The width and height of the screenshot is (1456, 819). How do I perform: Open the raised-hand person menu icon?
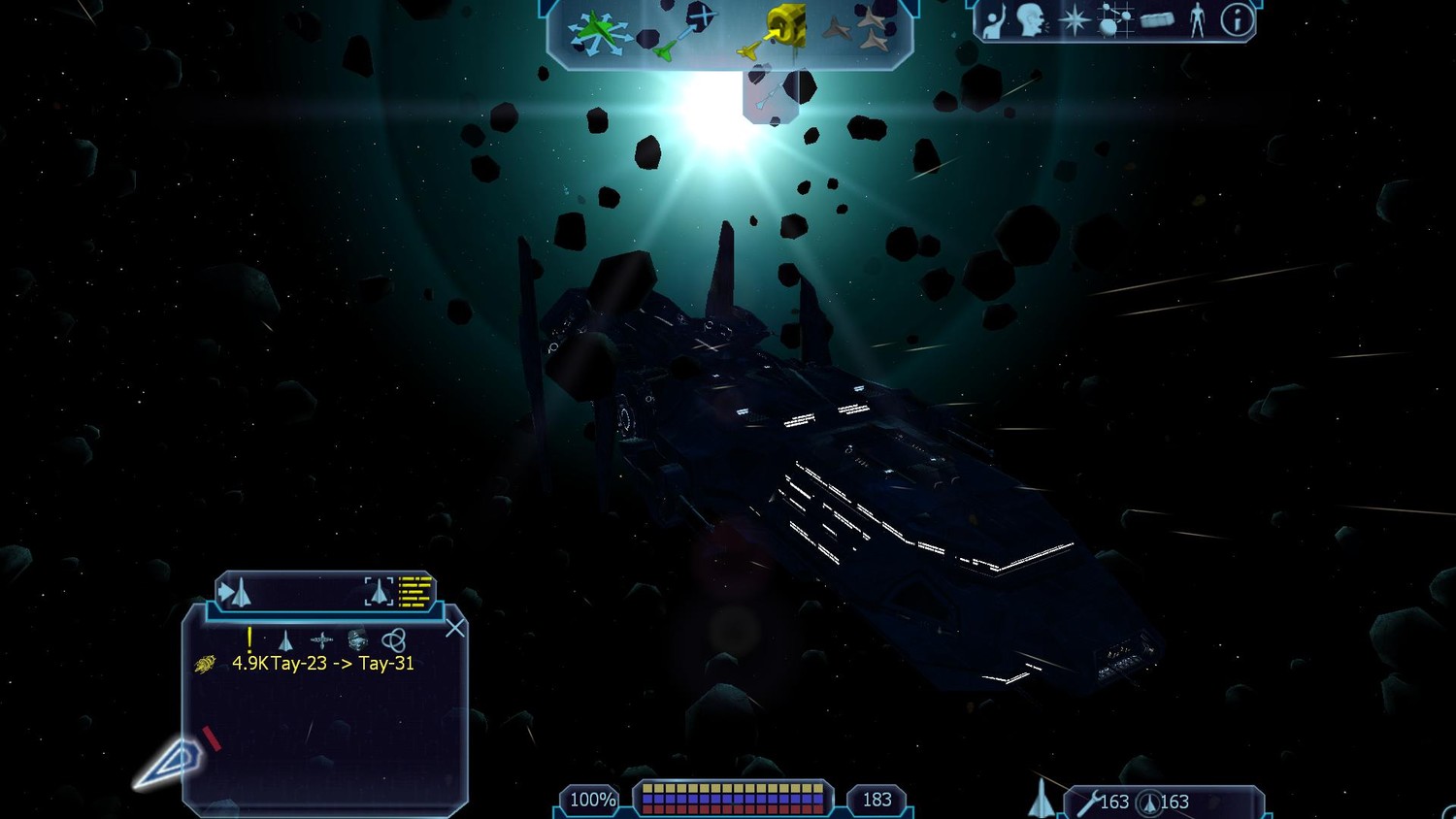992,21
